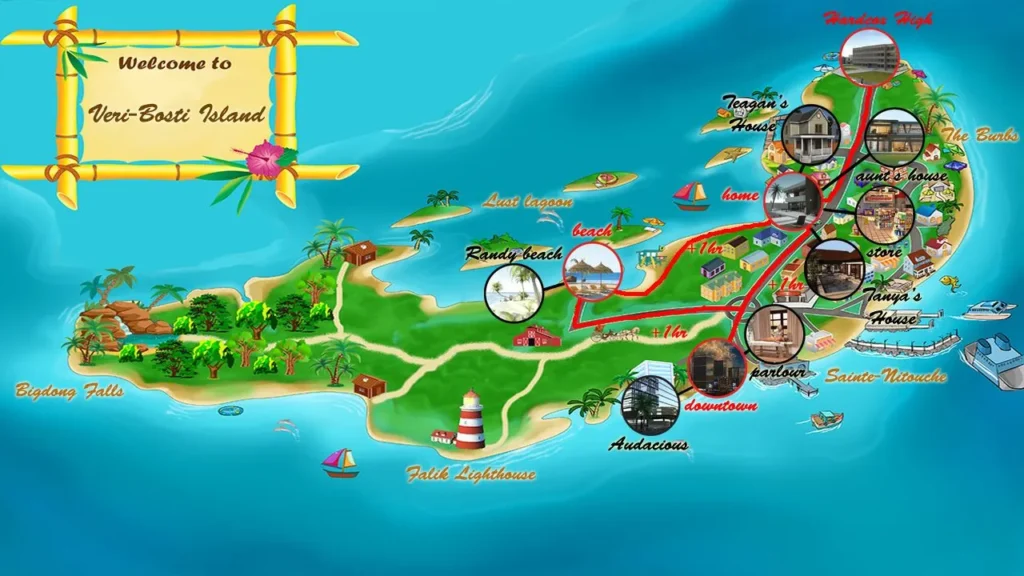Image resolution: width=1024 pixels, height=576 pixels.
Task: Visit aunt's house on the map
Action: pyautogui.click(x=893, y=137)
